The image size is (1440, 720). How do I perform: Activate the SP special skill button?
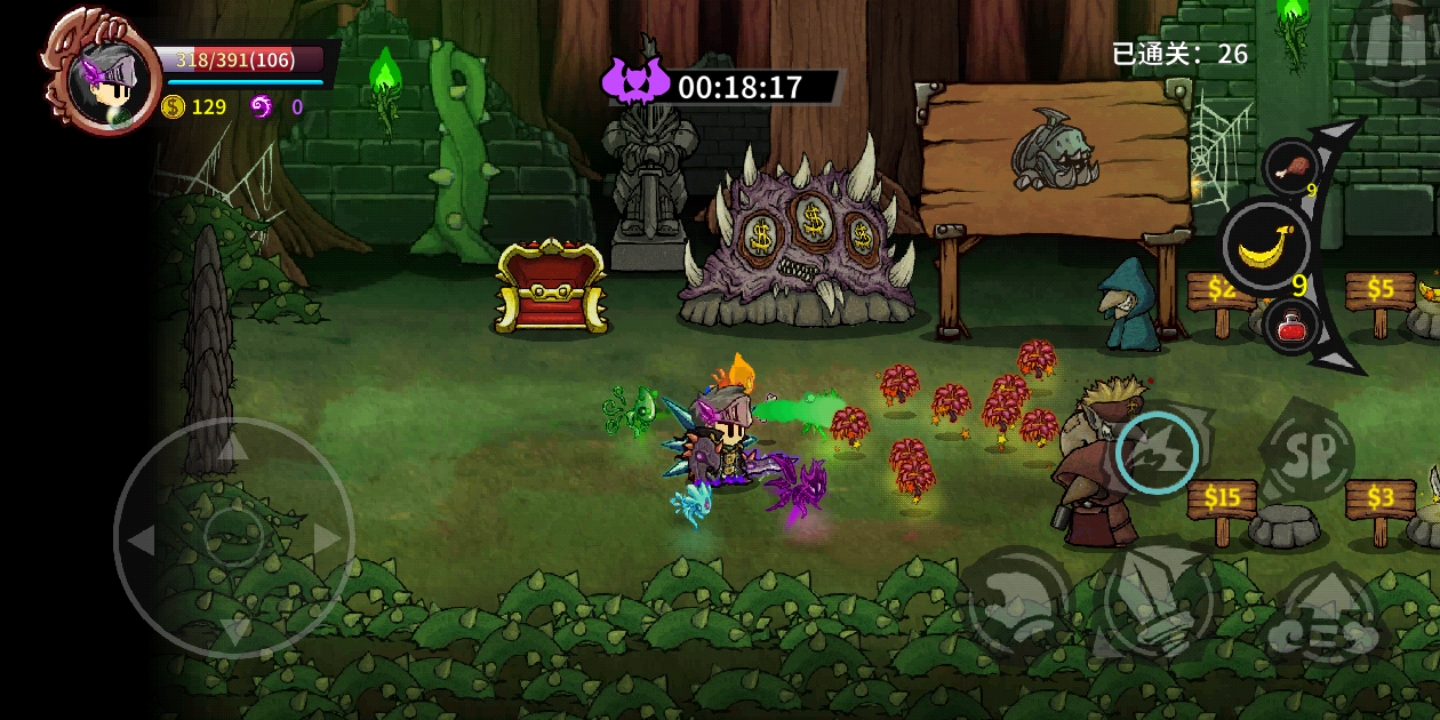click(1305, 453)
